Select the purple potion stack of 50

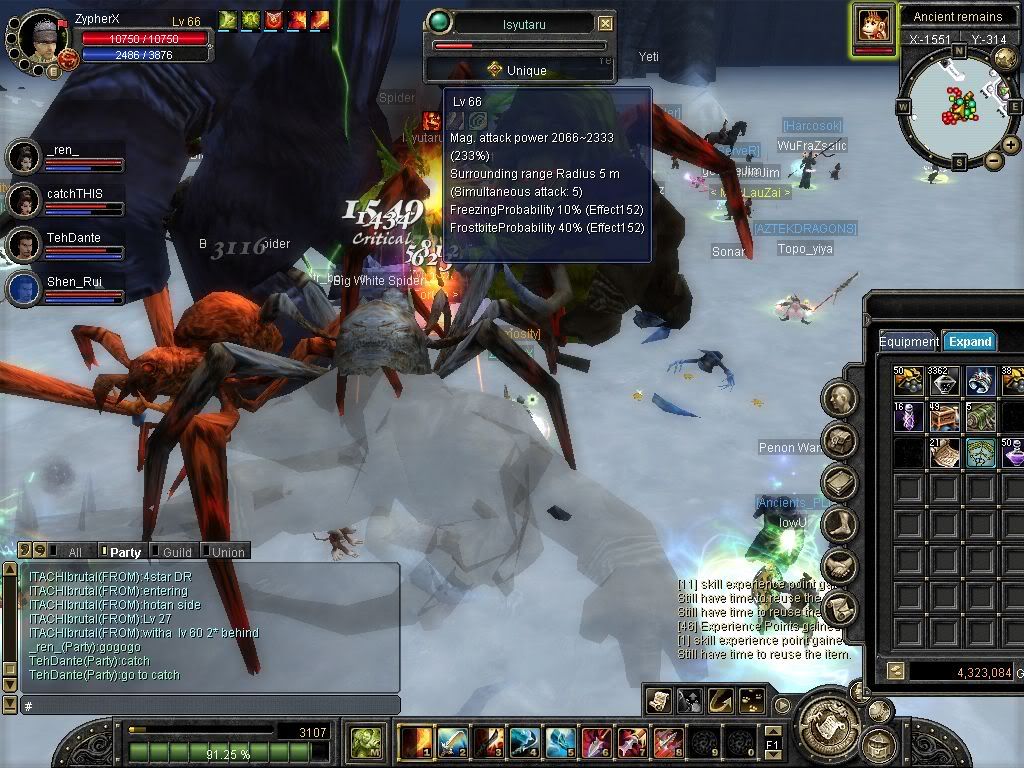(1012, 453)
